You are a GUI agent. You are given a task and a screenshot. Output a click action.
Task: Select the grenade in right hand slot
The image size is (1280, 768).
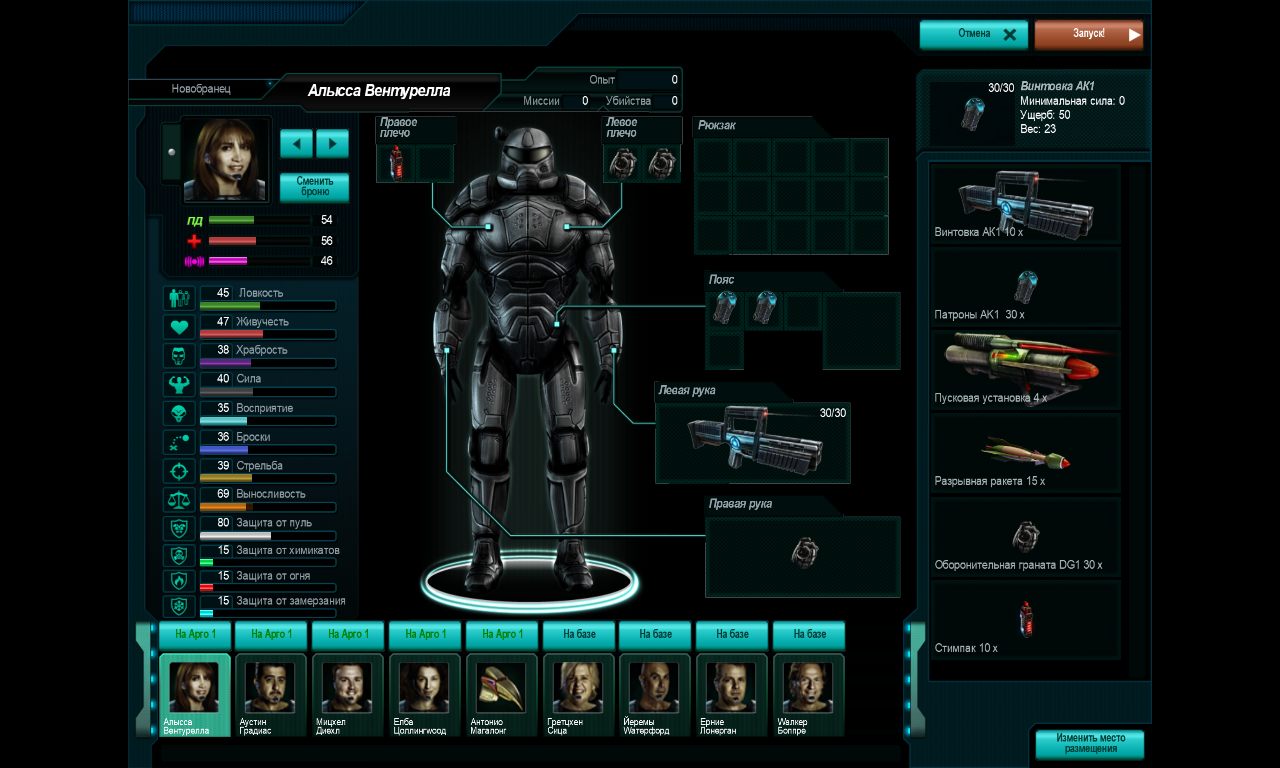coord(803,553)
